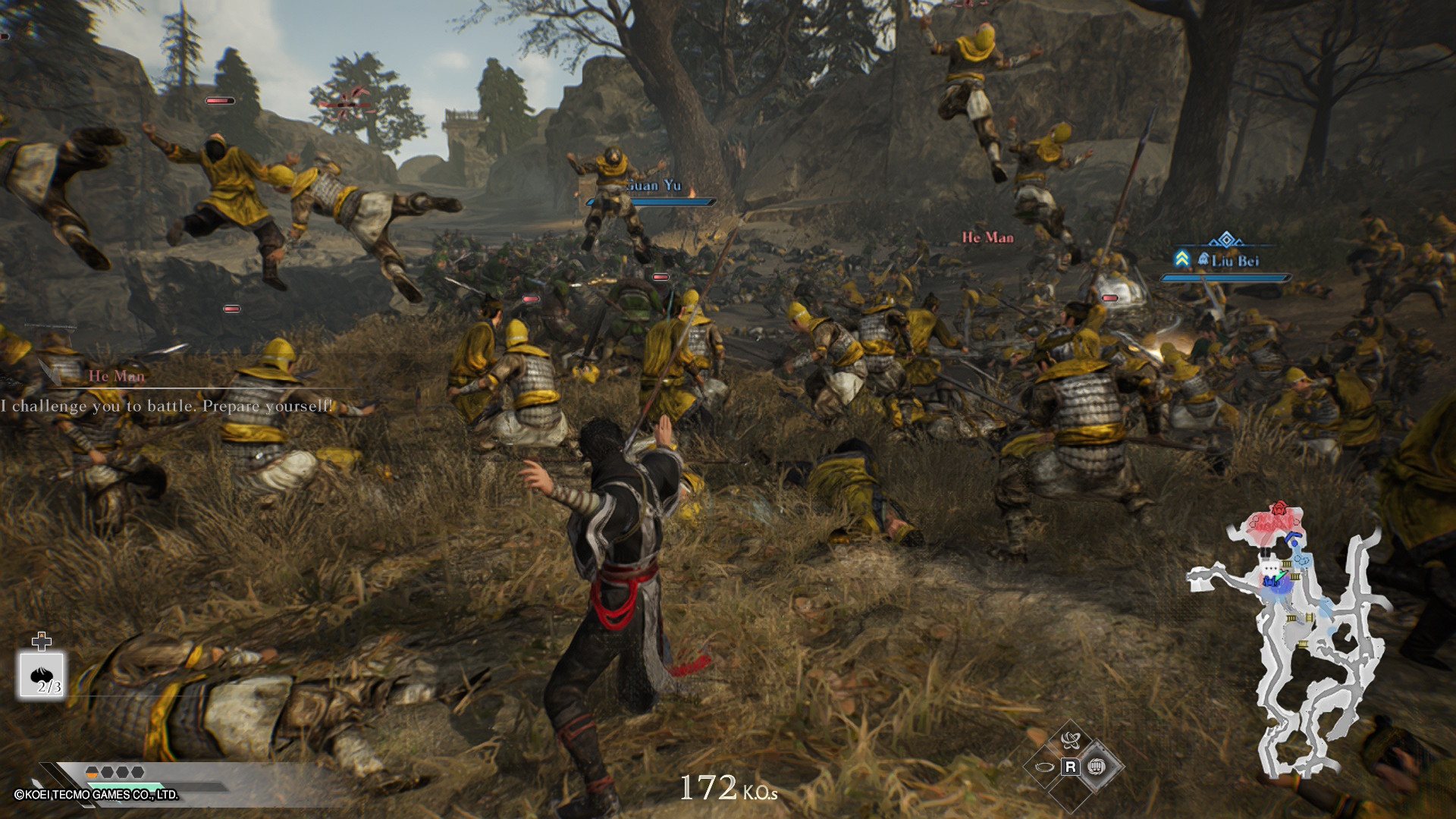Click the diamond icon above the R button prompt

1071,740
